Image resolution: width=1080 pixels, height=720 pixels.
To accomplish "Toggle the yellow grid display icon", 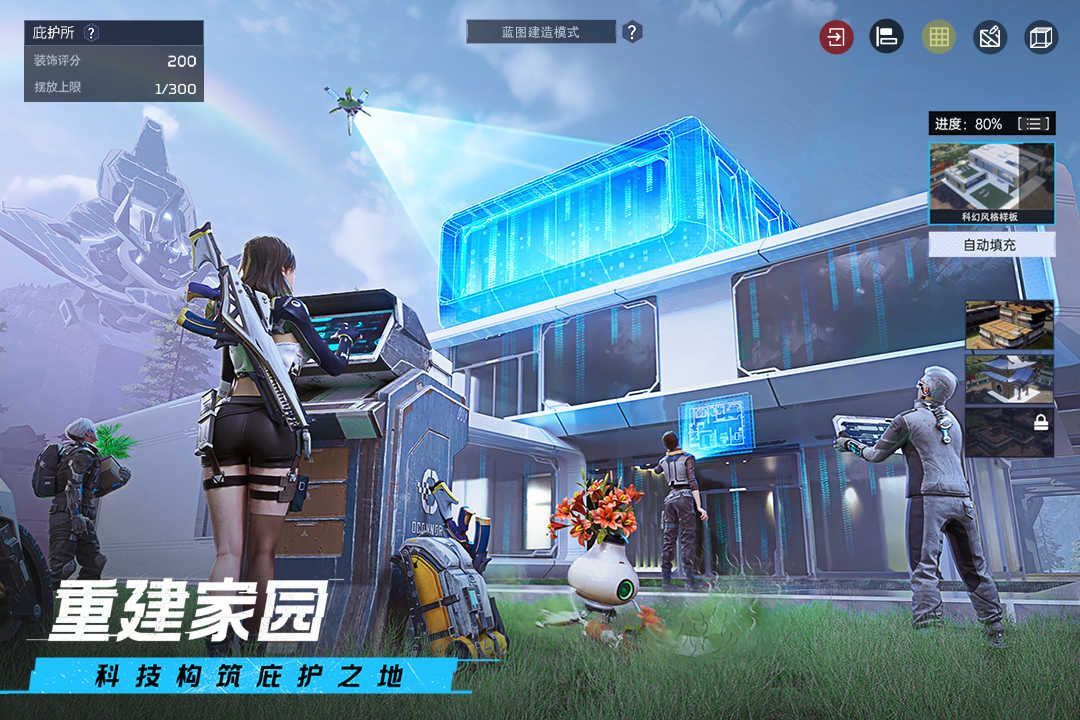I will tap(938, 38).
